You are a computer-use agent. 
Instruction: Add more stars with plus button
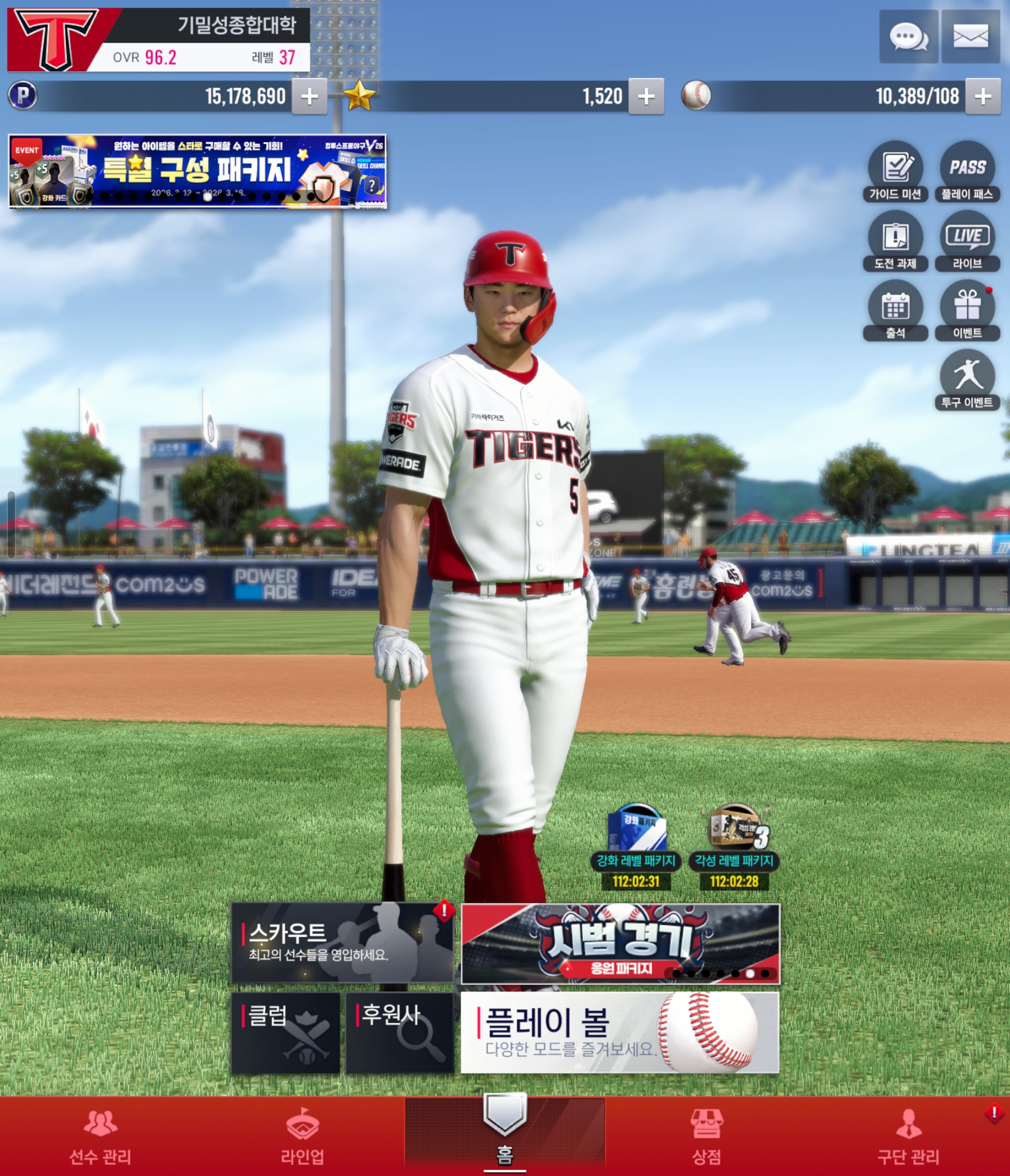tap(646, 96)
